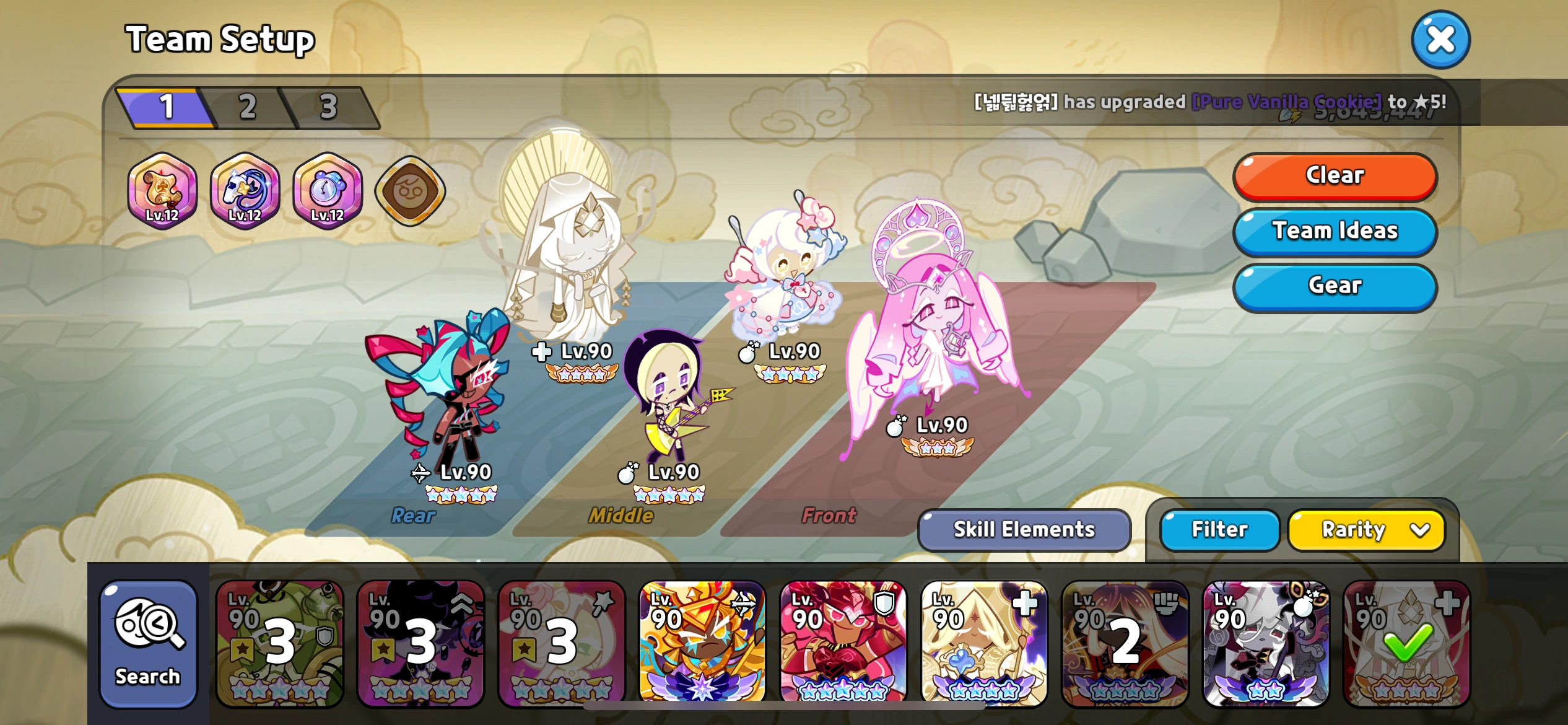Viewport: 1568px width, 725px height.
Task: Expand the Skill Elements panel
Action: click(1024, 530)
